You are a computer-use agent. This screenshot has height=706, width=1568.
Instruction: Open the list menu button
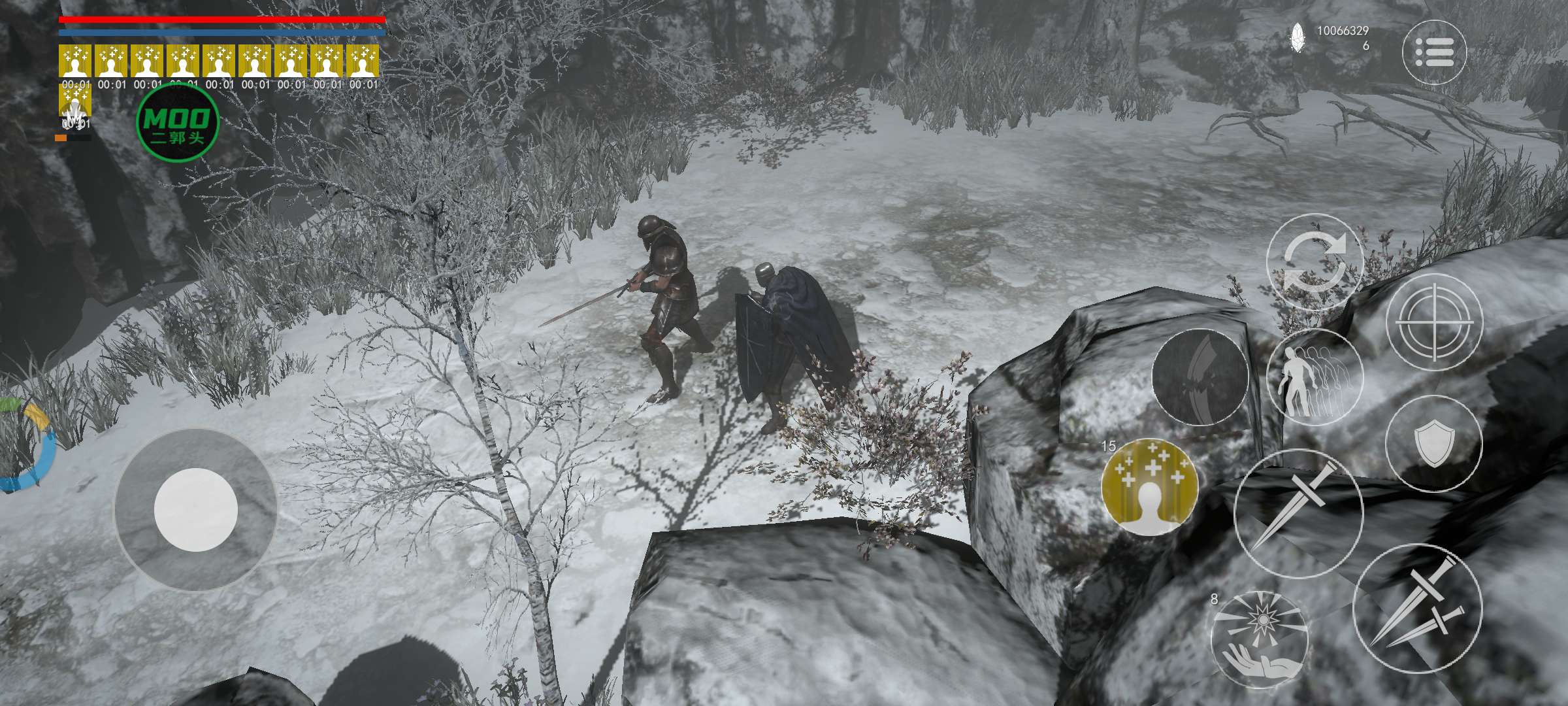[1434, 52]
